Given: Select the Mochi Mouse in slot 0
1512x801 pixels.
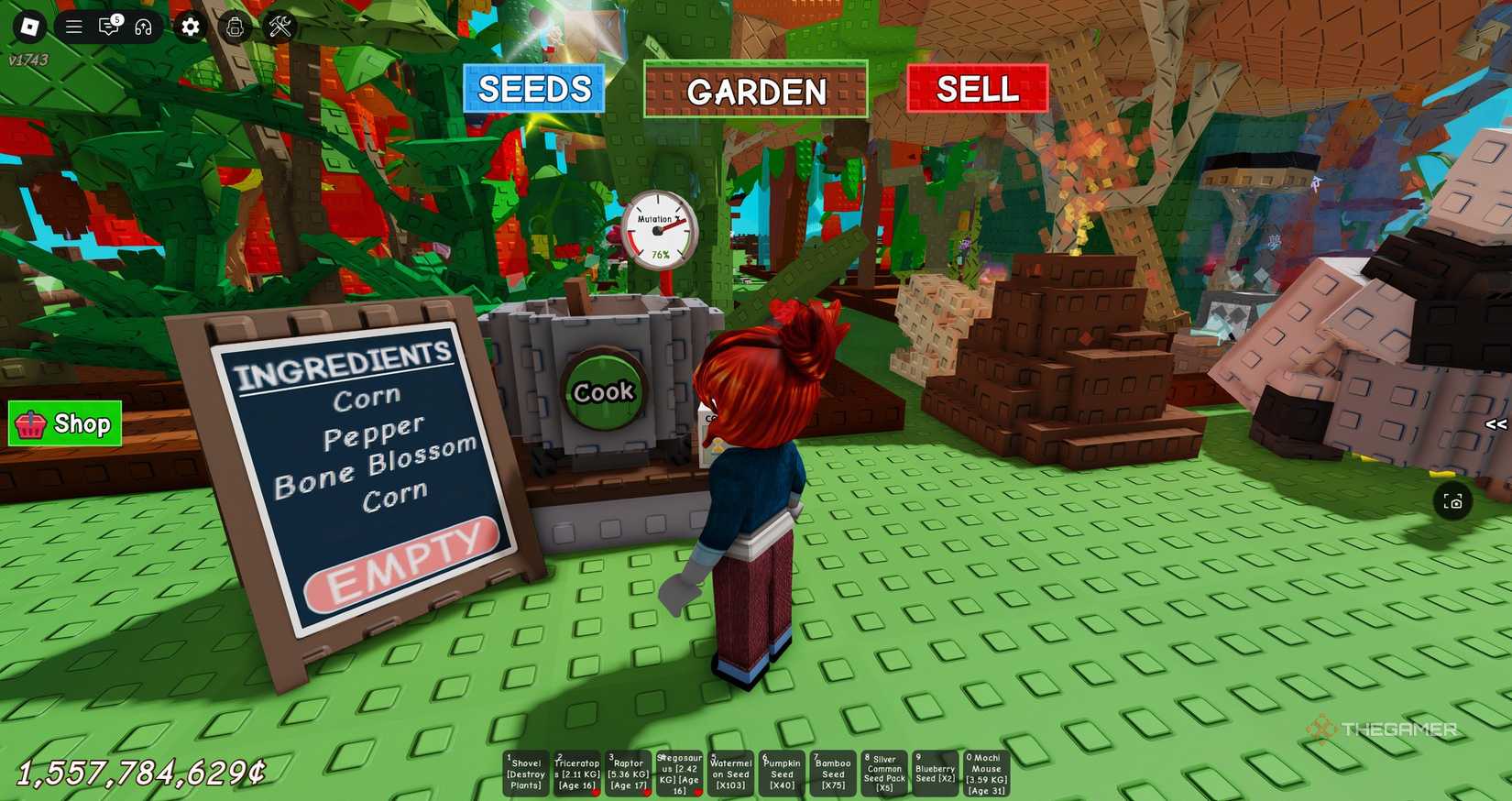Looking at the screenshot, I should click(985, 773).
